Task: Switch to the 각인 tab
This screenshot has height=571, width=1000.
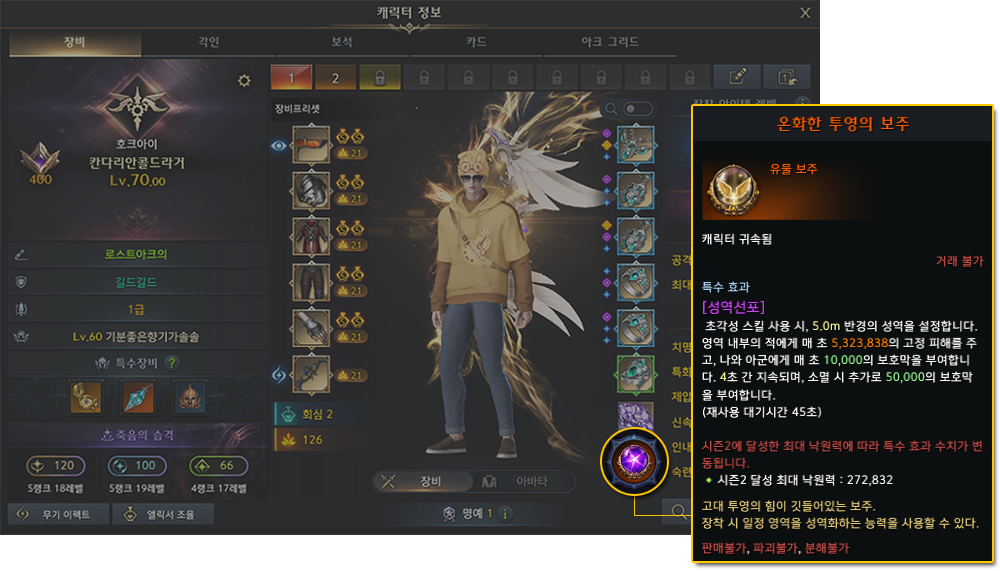Action: click(x=208, y=43)
